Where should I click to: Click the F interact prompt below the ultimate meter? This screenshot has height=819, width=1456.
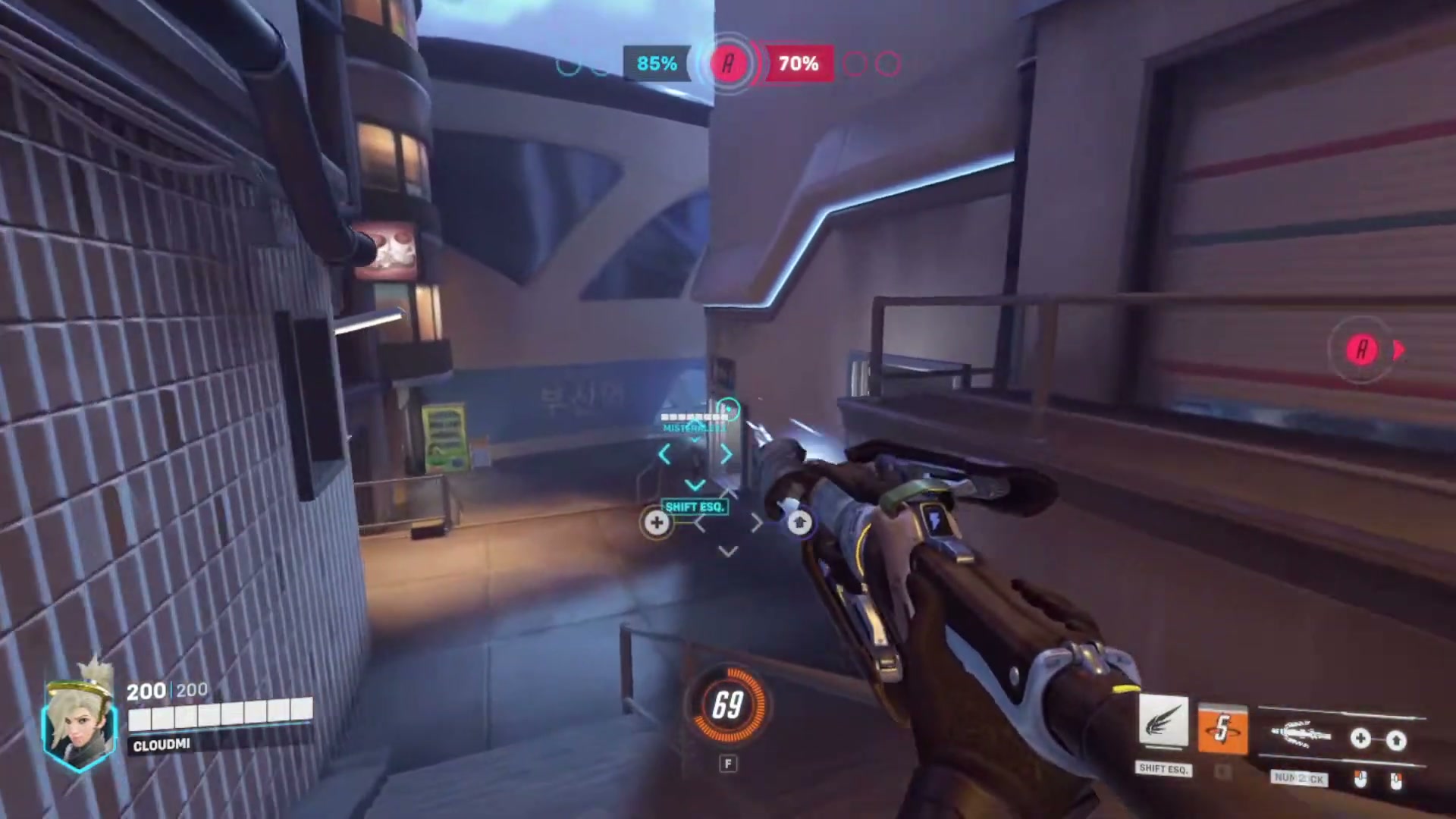(x=727, y=764)
